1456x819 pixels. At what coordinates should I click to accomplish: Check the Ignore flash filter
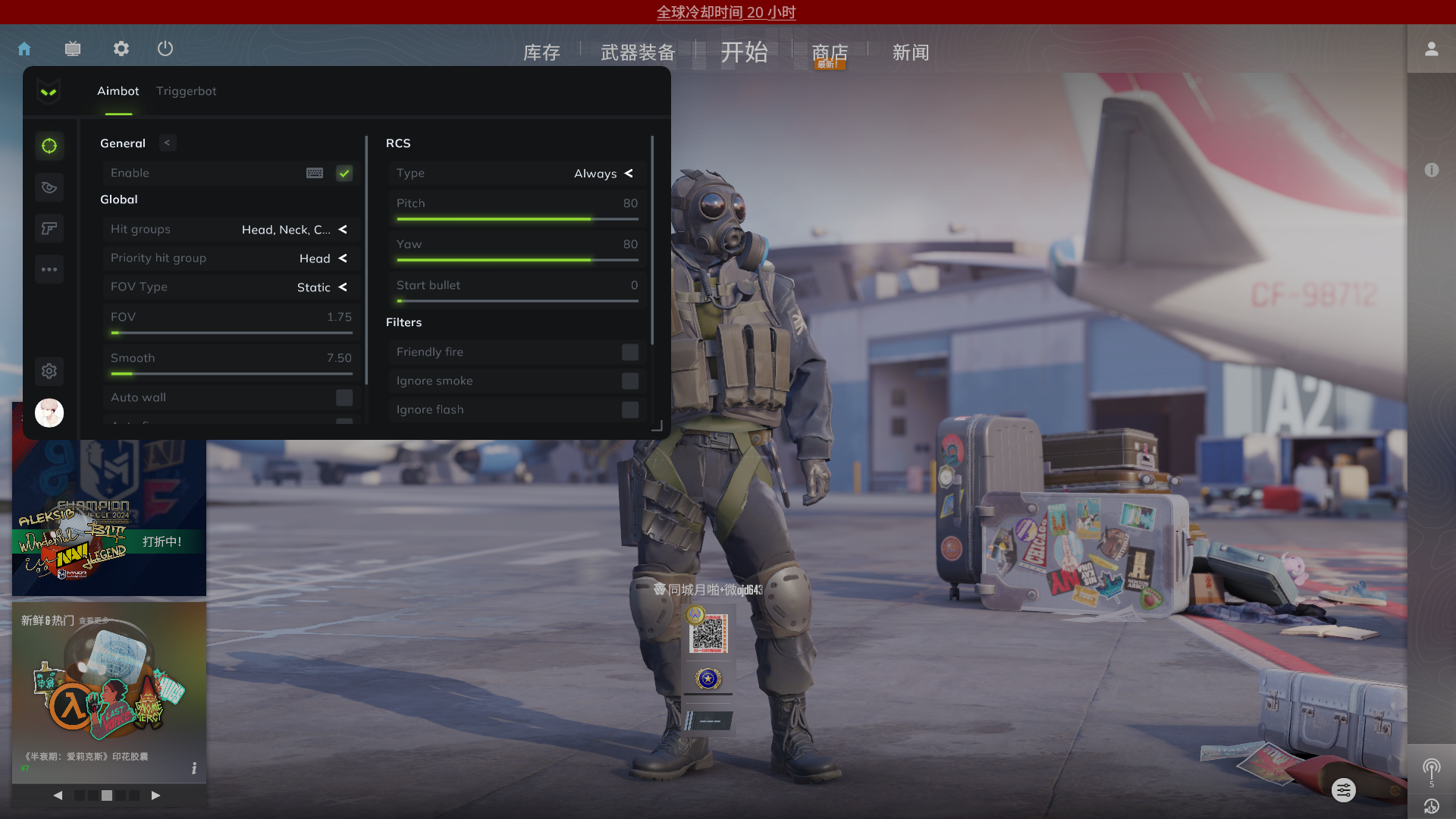[630, 410]
